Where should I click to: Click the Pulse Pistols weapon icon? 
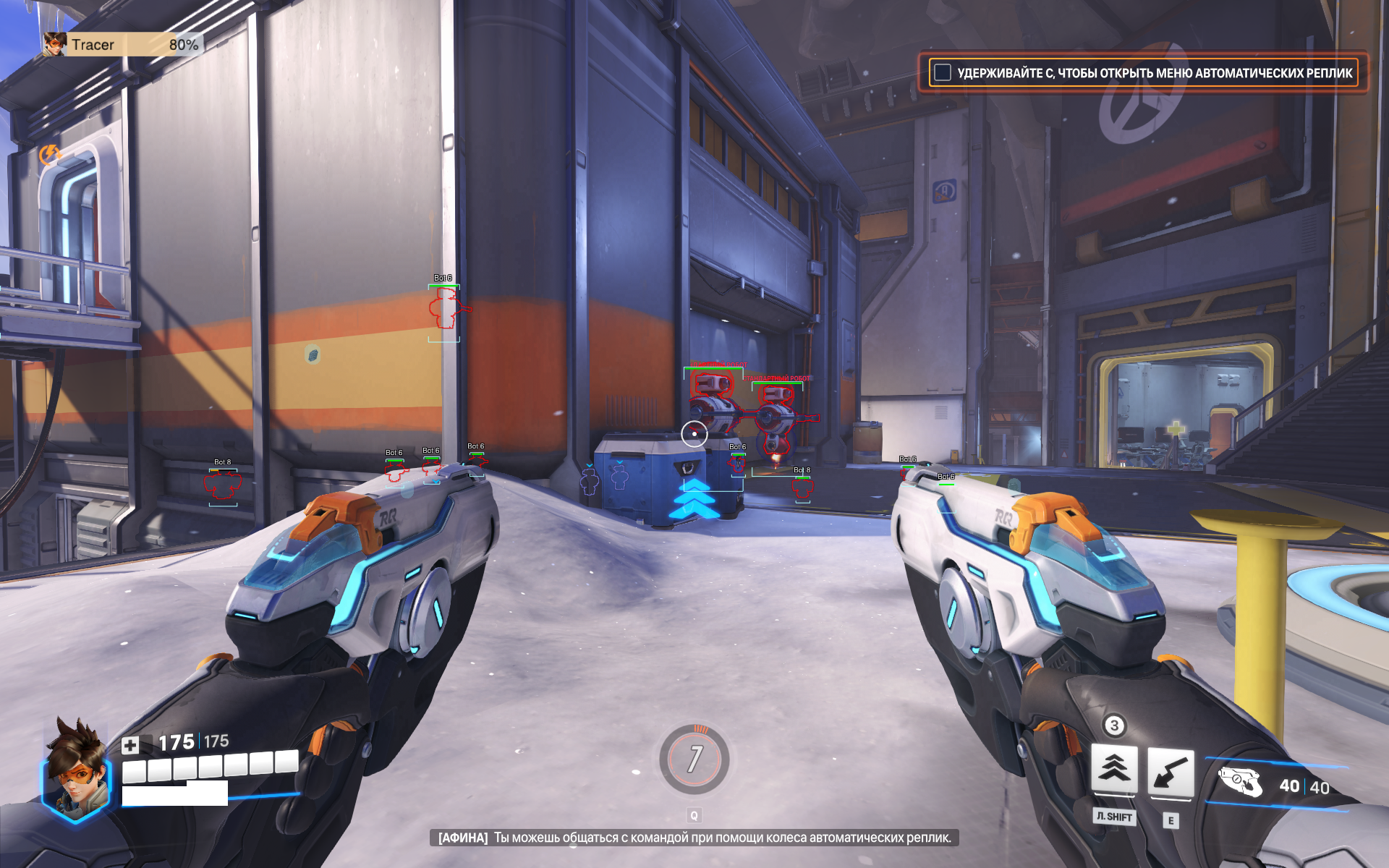point(1240,783)
